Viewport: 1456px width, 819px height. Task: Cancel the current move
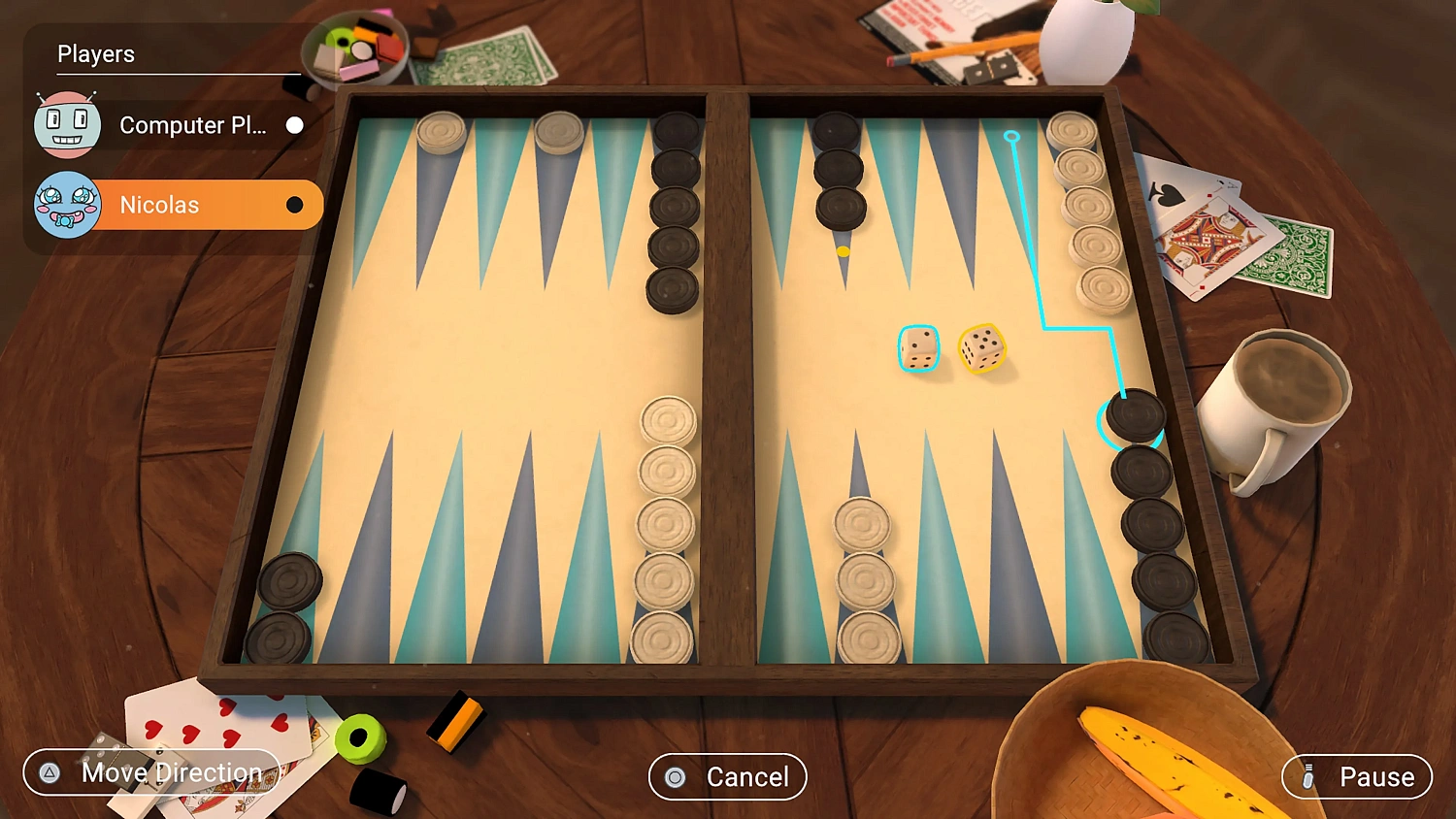727,776
